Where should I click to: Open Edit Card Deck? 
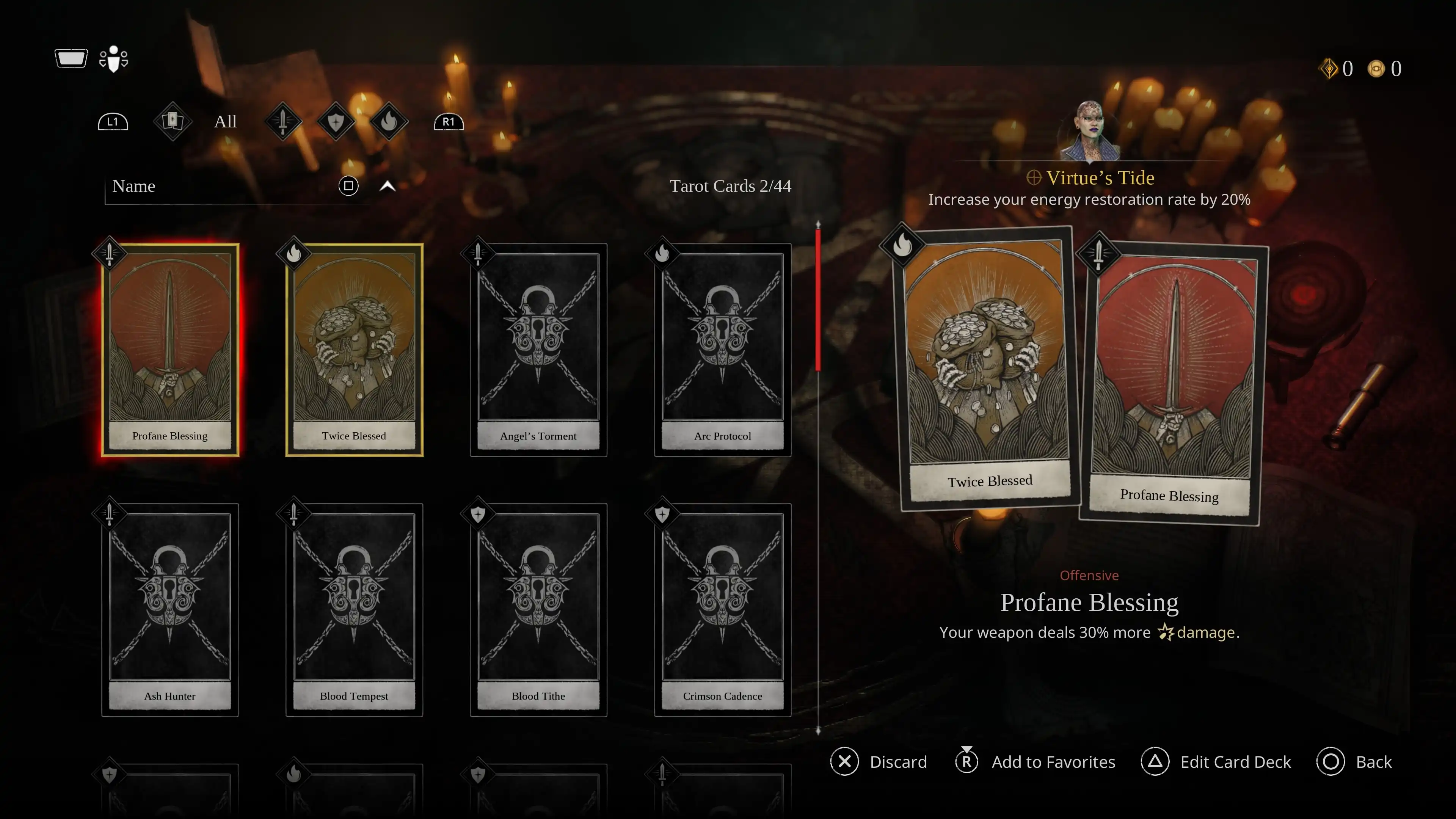pos(1216,762)
